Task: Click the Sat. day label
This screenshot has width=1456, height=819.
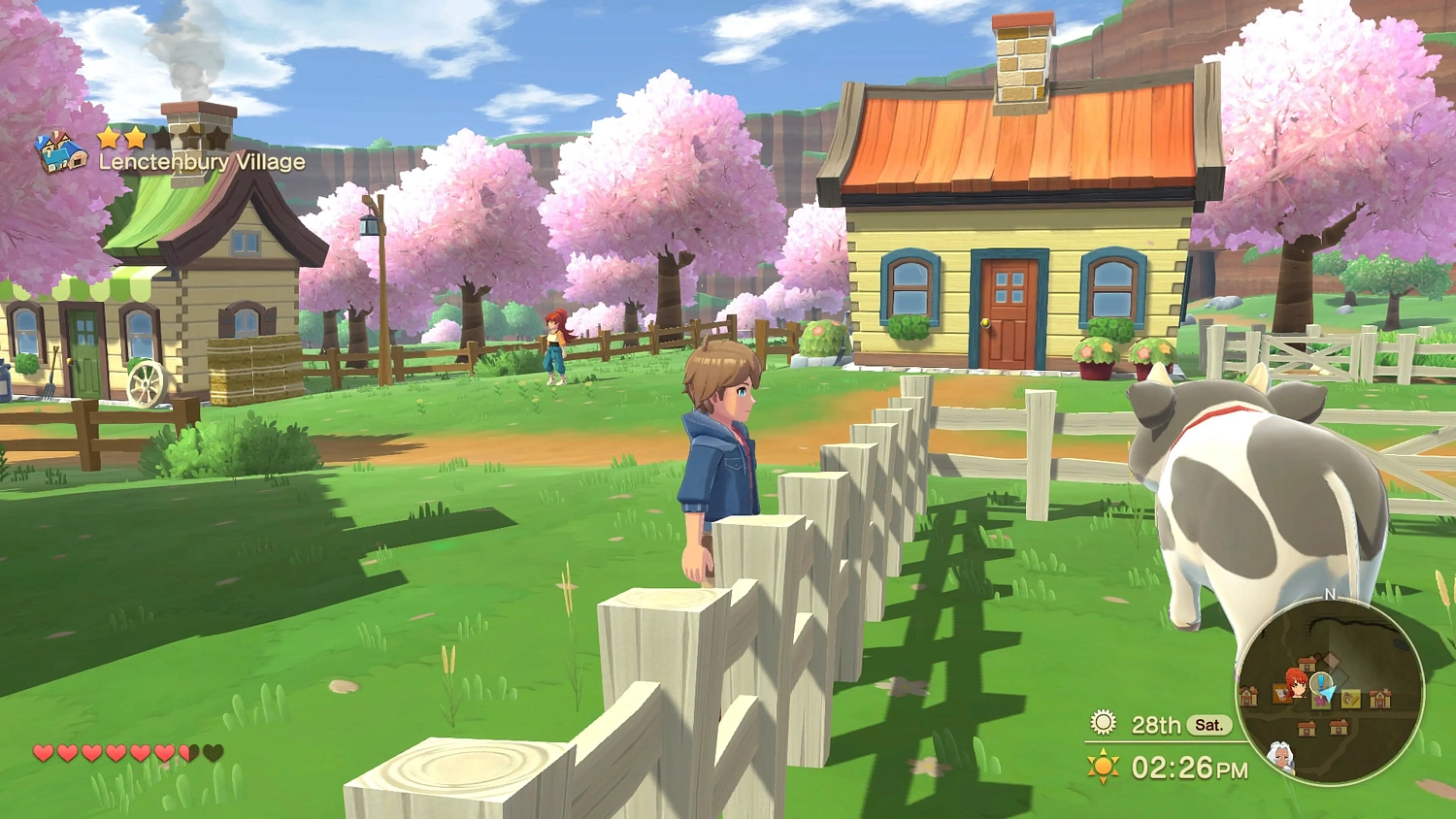Action: (1210, 724)
